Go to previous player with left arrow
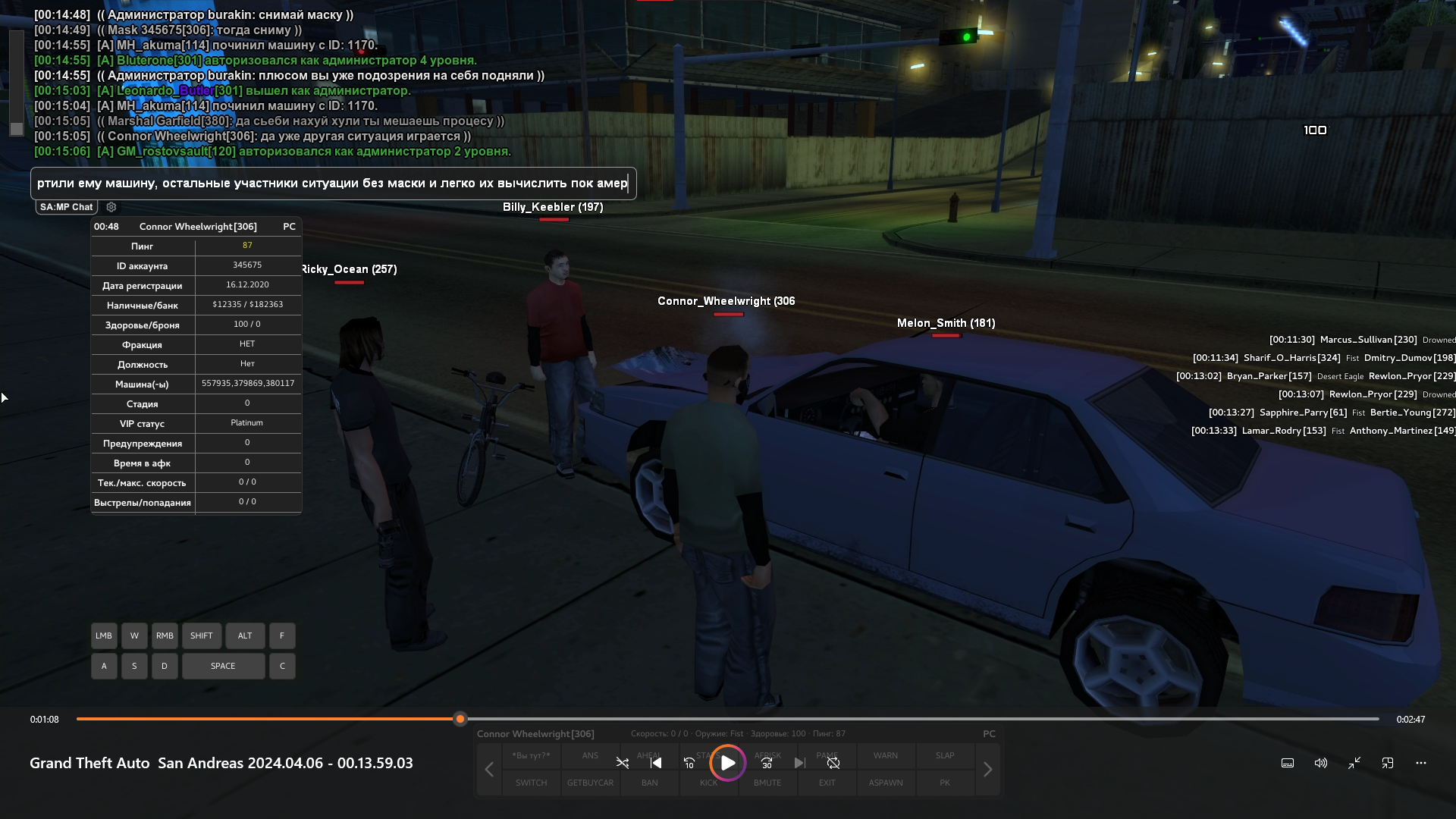Image resolution: width=1456 pixels, height=819 pixels. (489, 770)
